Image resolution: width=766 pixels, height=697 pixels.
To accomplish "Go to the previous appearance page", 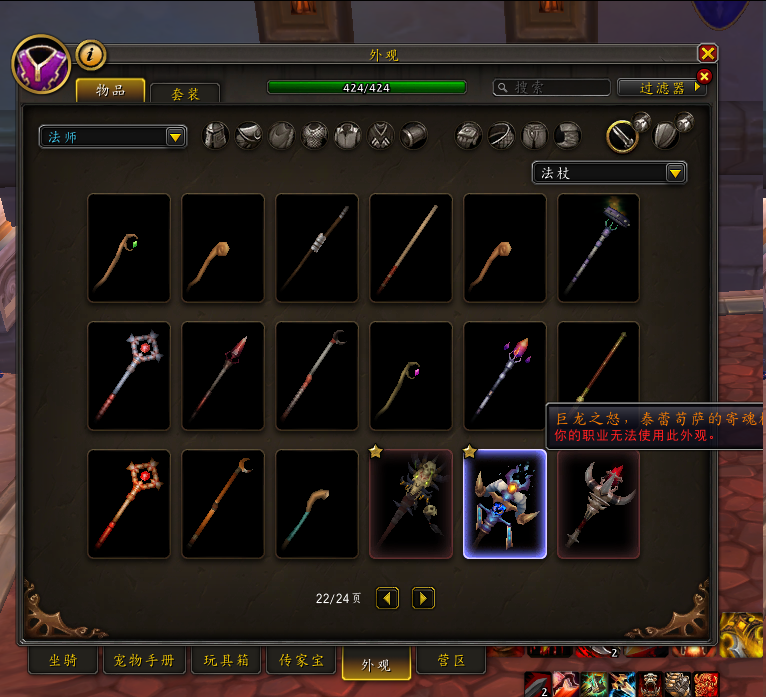I will (388, 598).
